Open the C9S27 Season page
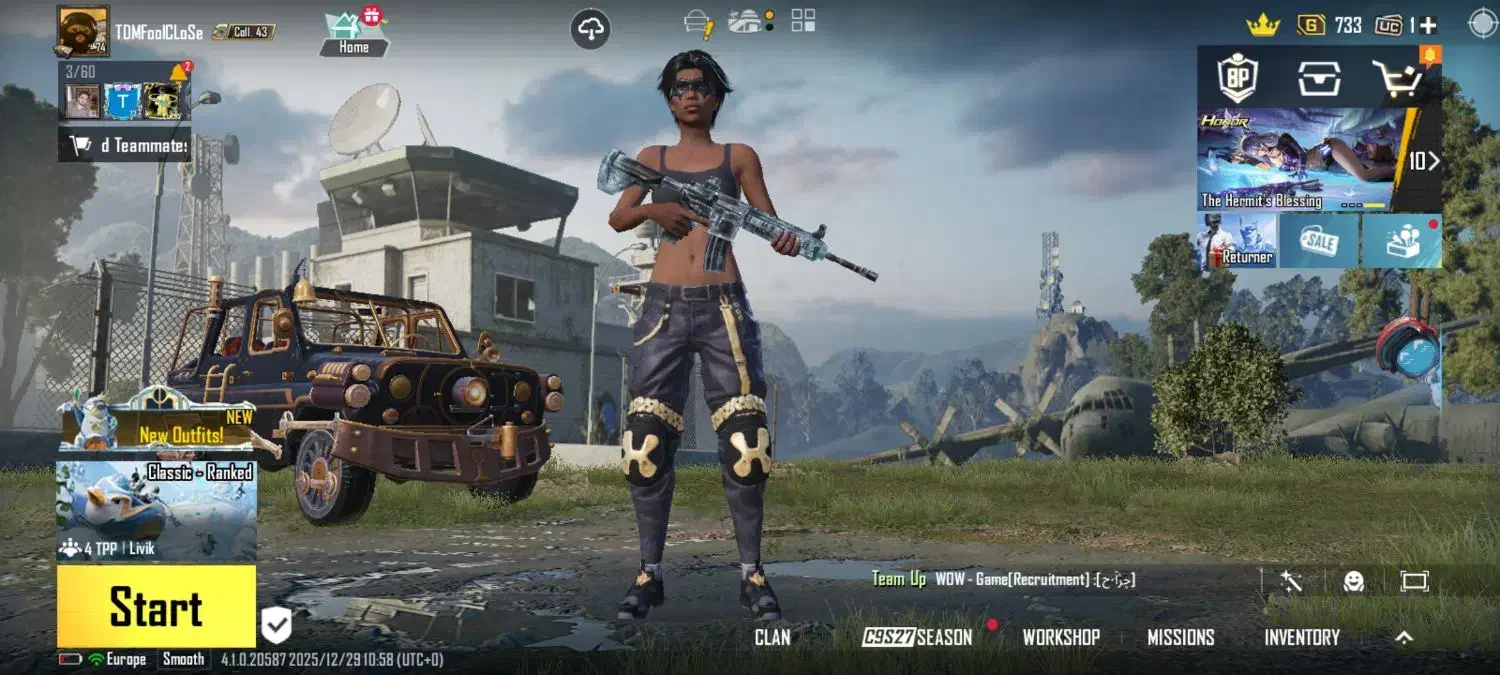The width and height of the screenshot is (1500, 675). coord(917,638)
